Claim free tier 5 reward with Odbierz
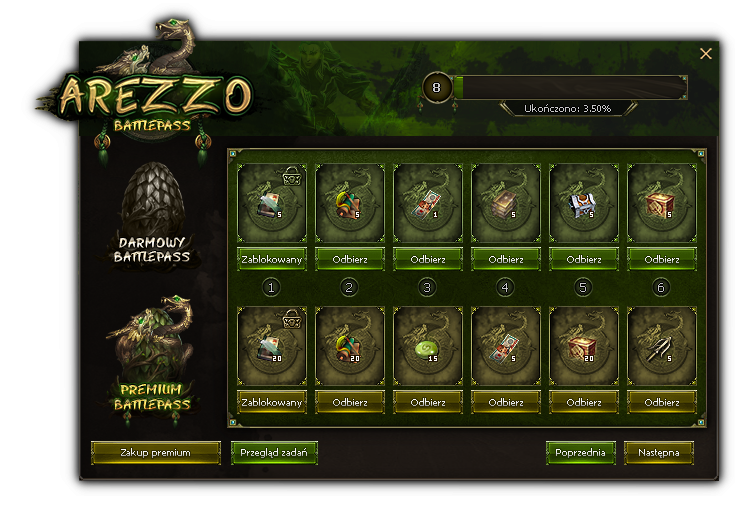Viewport: 754px width, 517px height. pyautogui.click(x=583, y=259)
